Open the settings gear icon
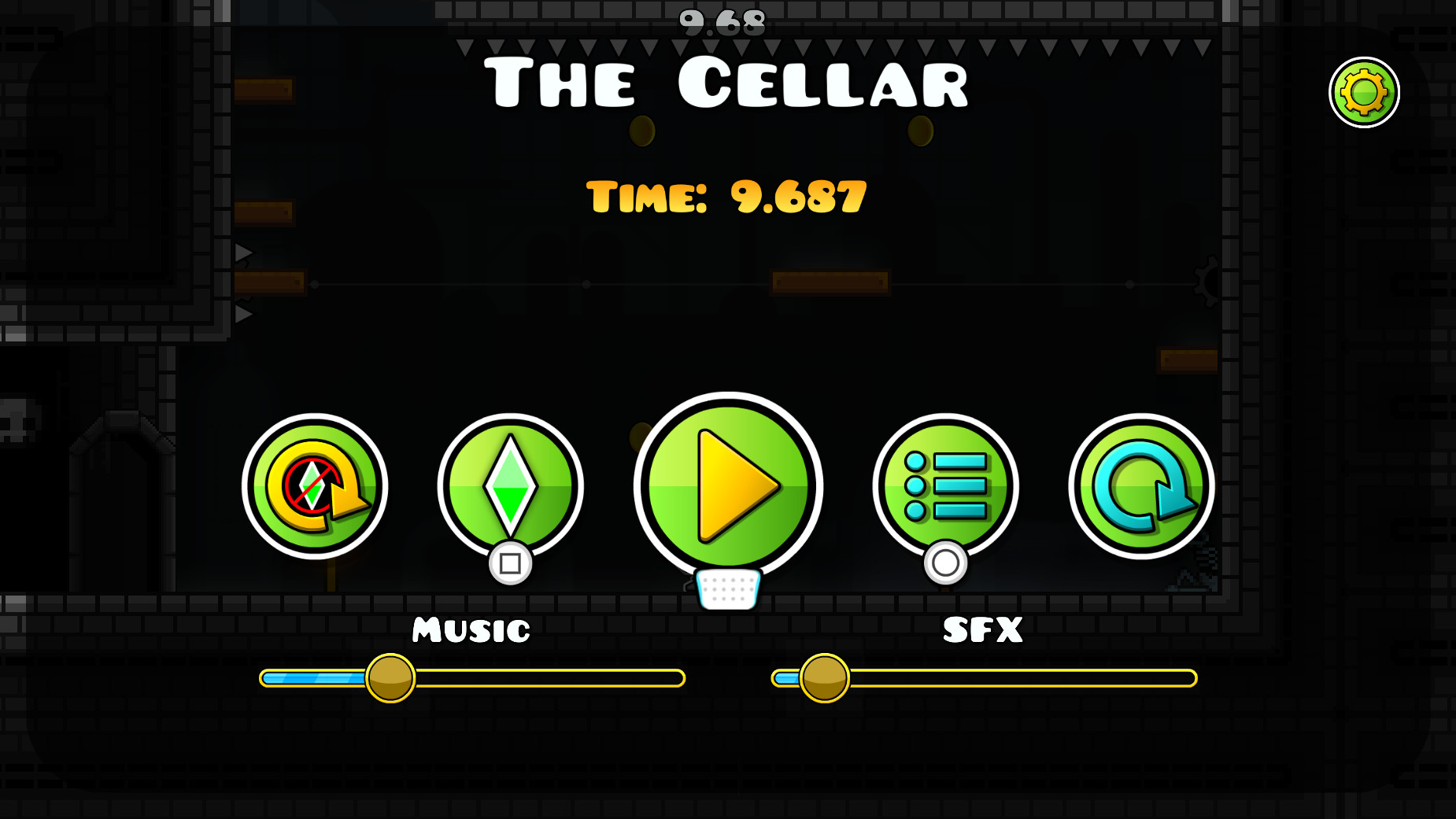The height and width of the screenshot is (819, 1456). coord(1362,91)
